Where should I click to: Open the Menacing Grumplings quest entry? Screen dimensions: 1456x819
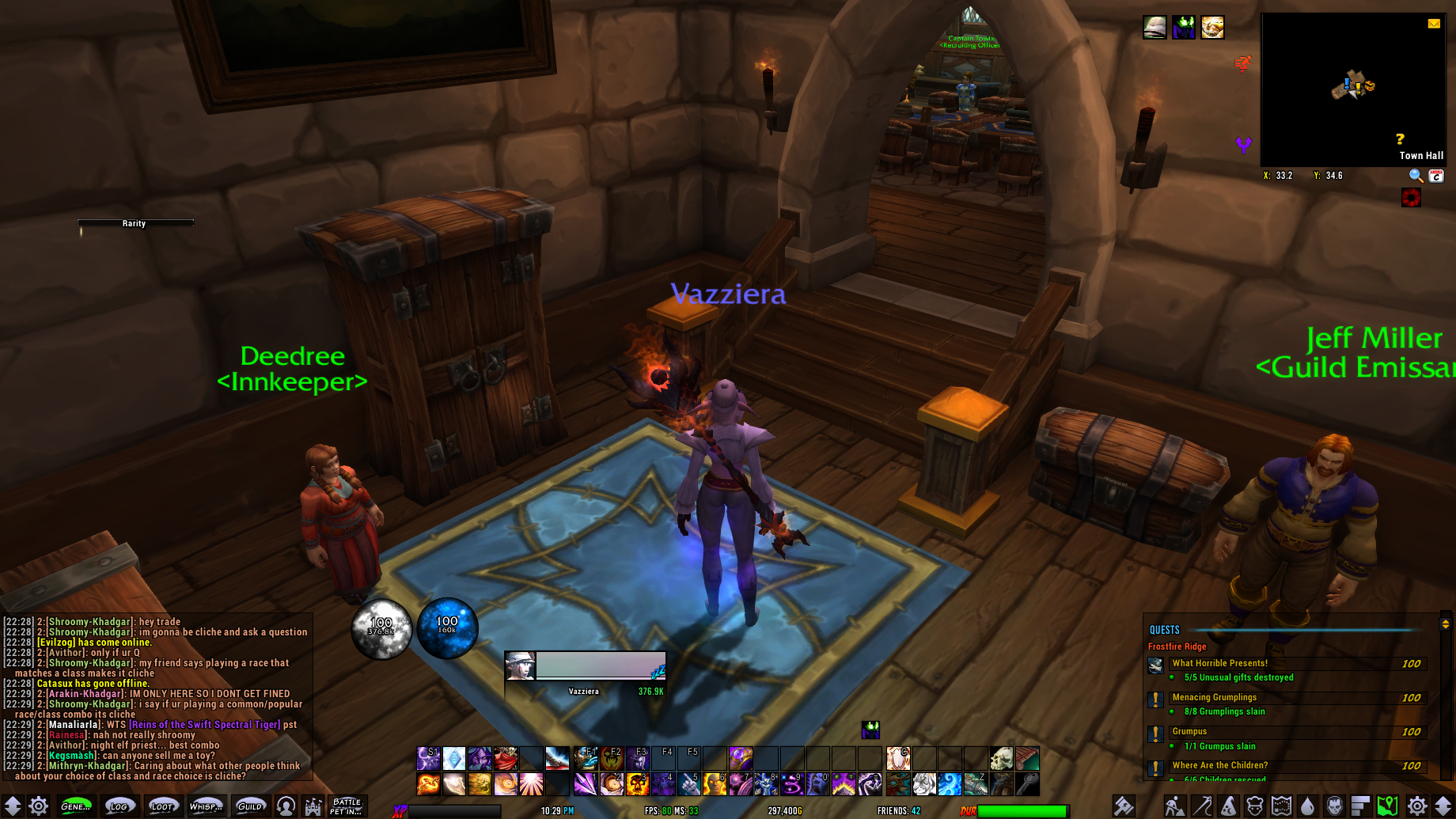1214,697
